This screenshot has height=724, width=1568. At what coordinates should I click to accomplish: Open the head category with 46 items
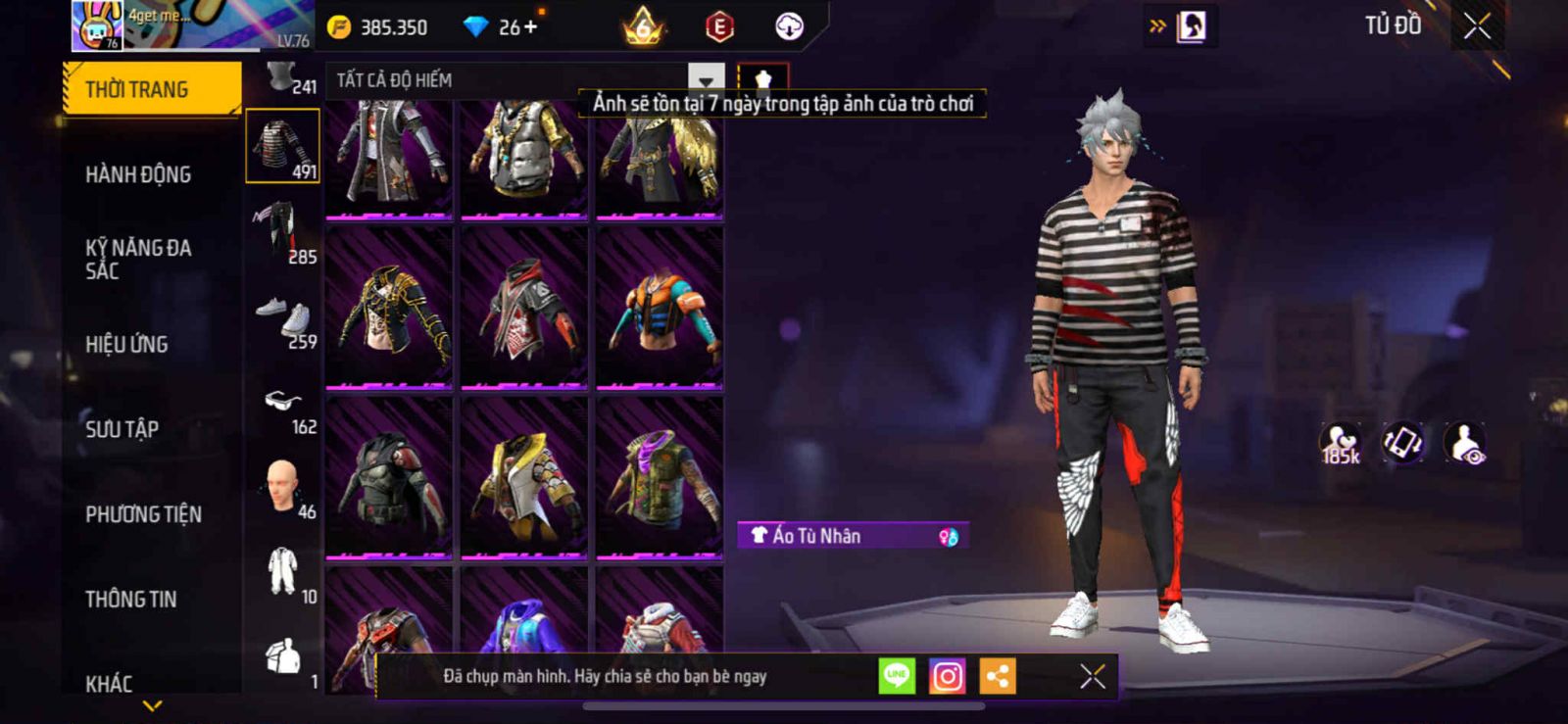point(282,488)
